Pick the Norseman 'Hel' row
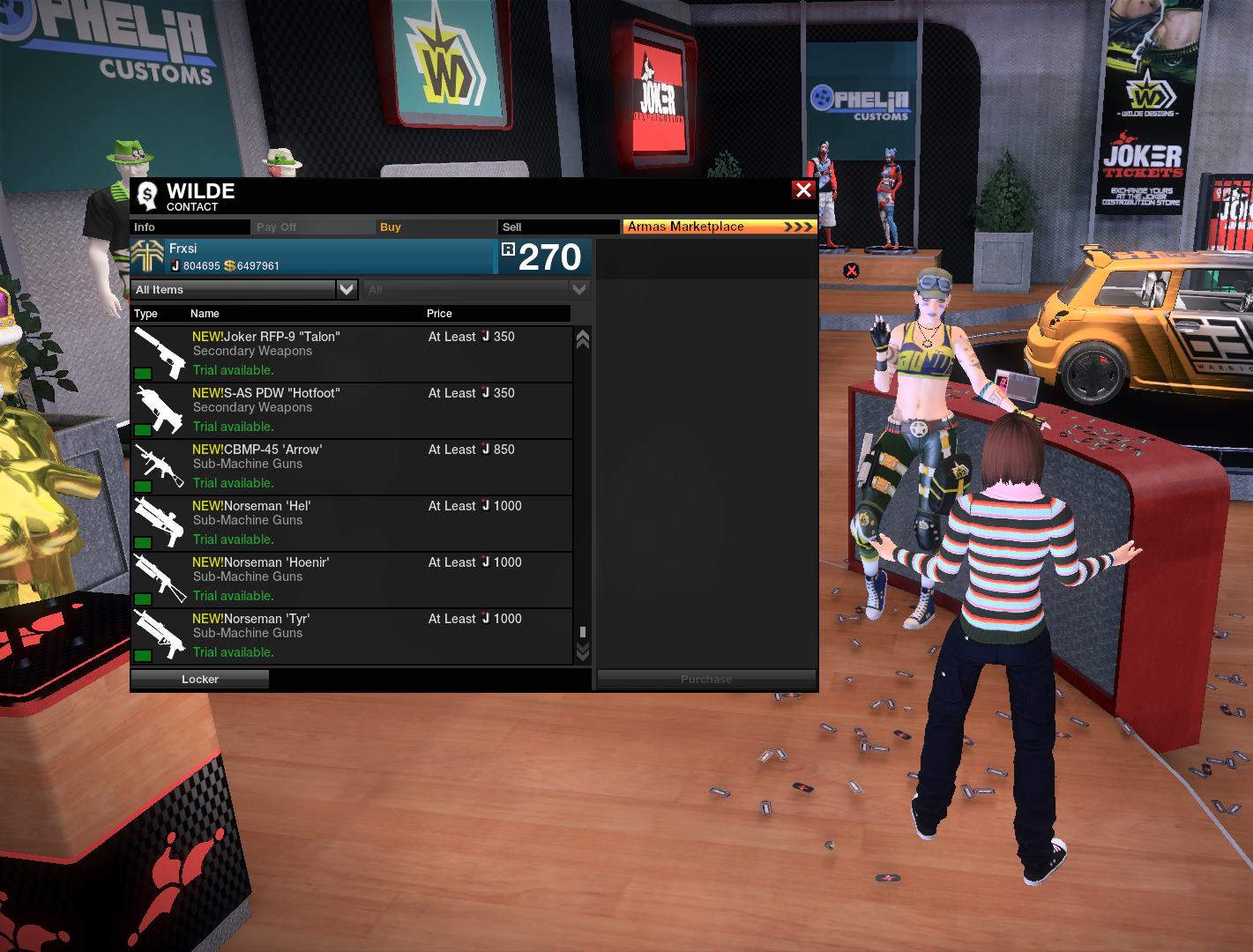Viewport: 1253px width, 952px height. 351,523
